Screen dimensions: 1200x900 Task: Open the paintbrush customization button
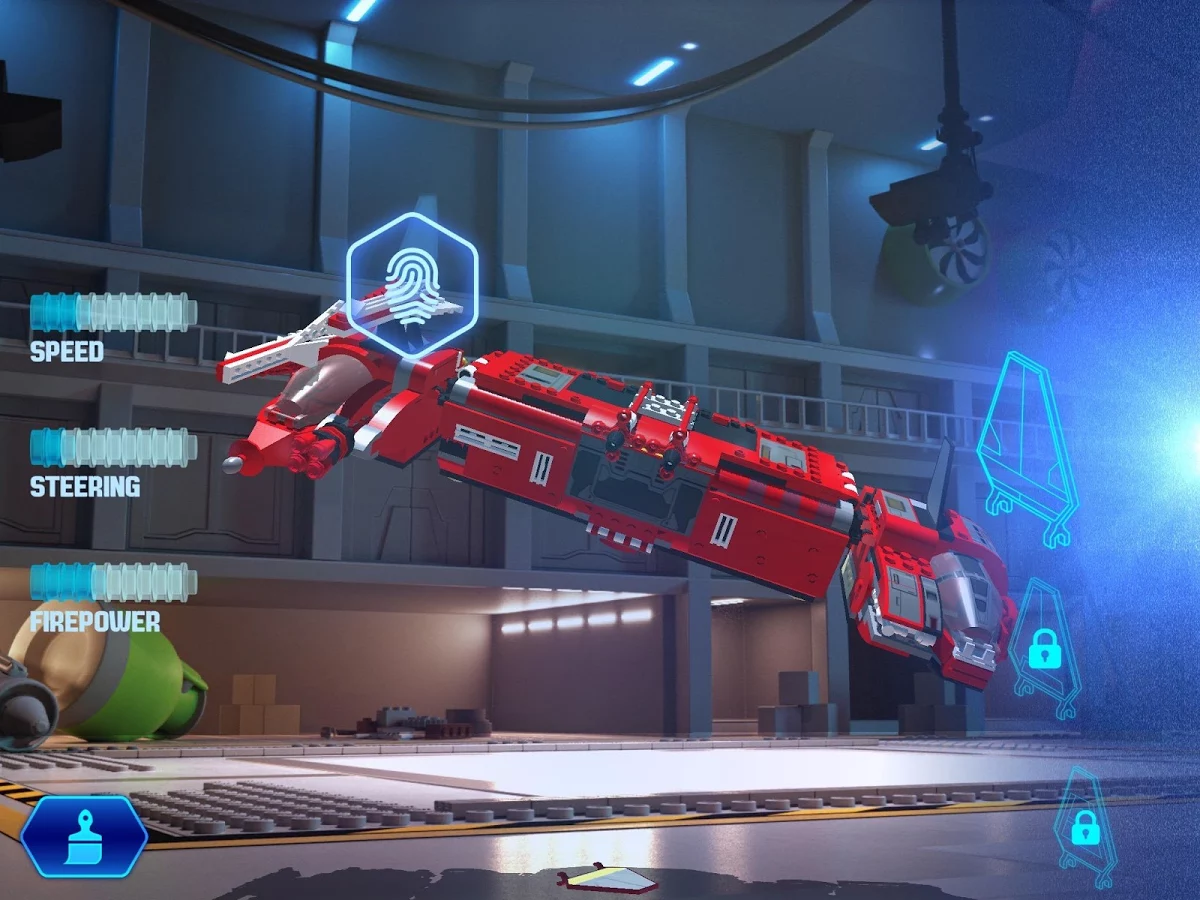tap(84, 836)
